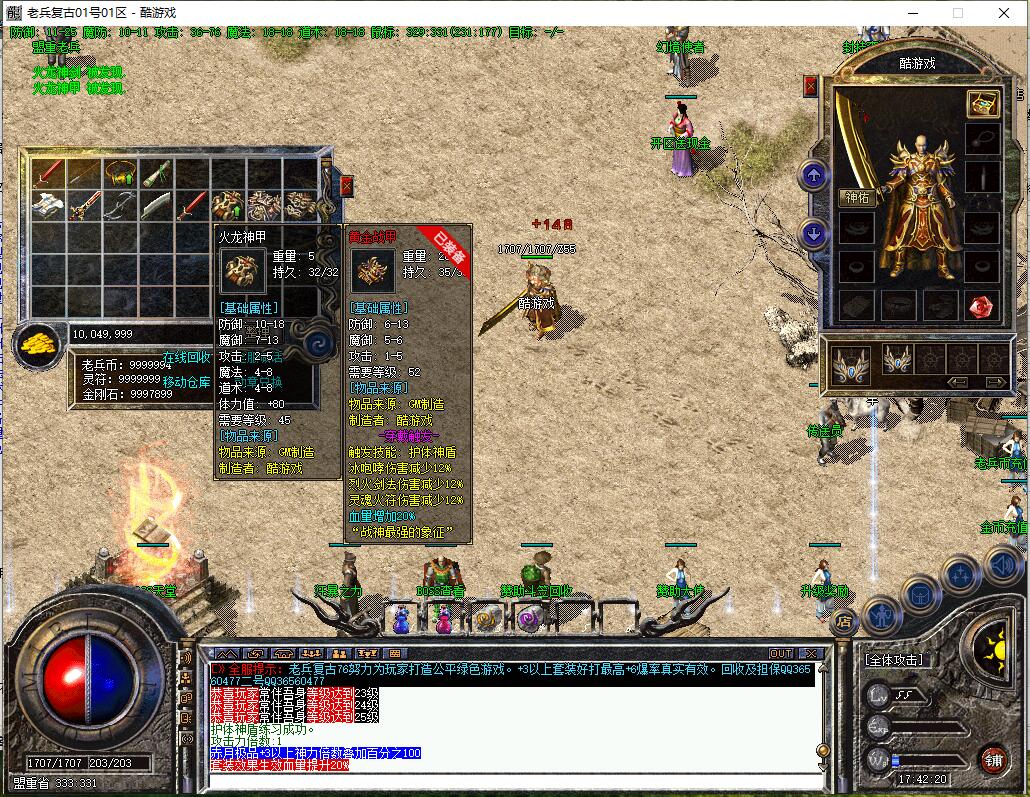The width and height of the screenshot is (1030, 797).
Task: Open the 移动仓库 mobile warehouse
Action: [187, 382]
